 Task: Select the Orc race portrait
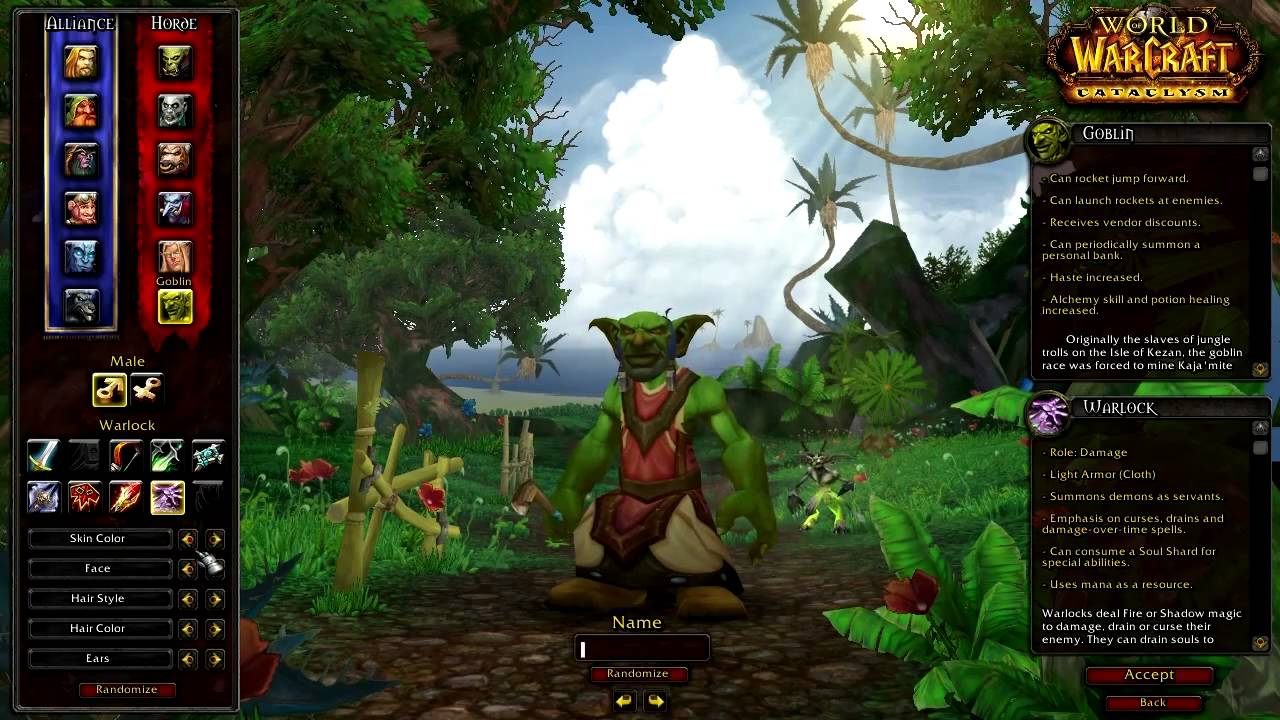(x=175, y=62)
